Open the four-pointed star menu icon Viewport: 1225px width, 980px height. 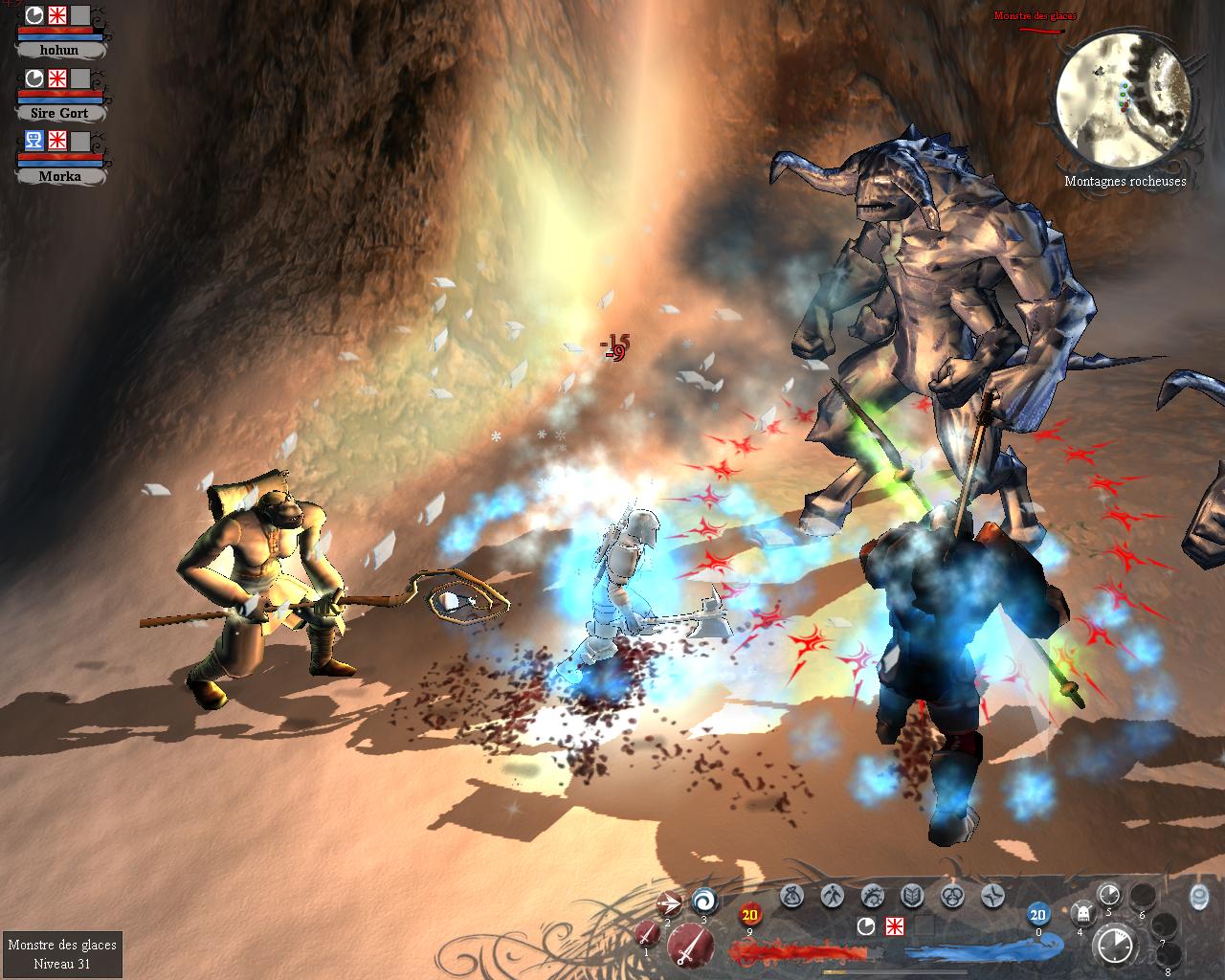pyautogui.click(x=992, y=896)
